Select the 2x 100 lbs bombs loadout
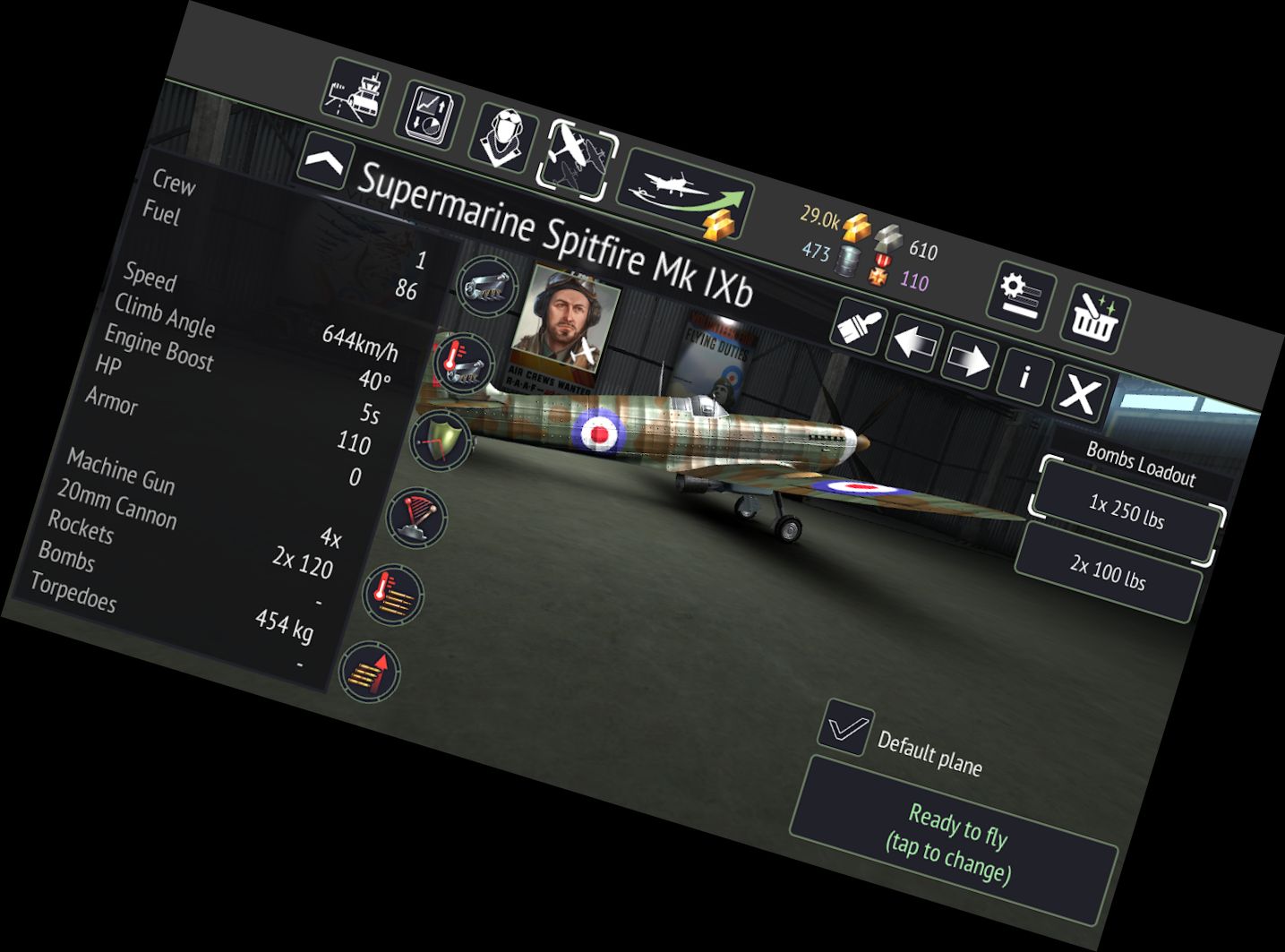This screenshot has width=1285, height=952. [1110, 573]
